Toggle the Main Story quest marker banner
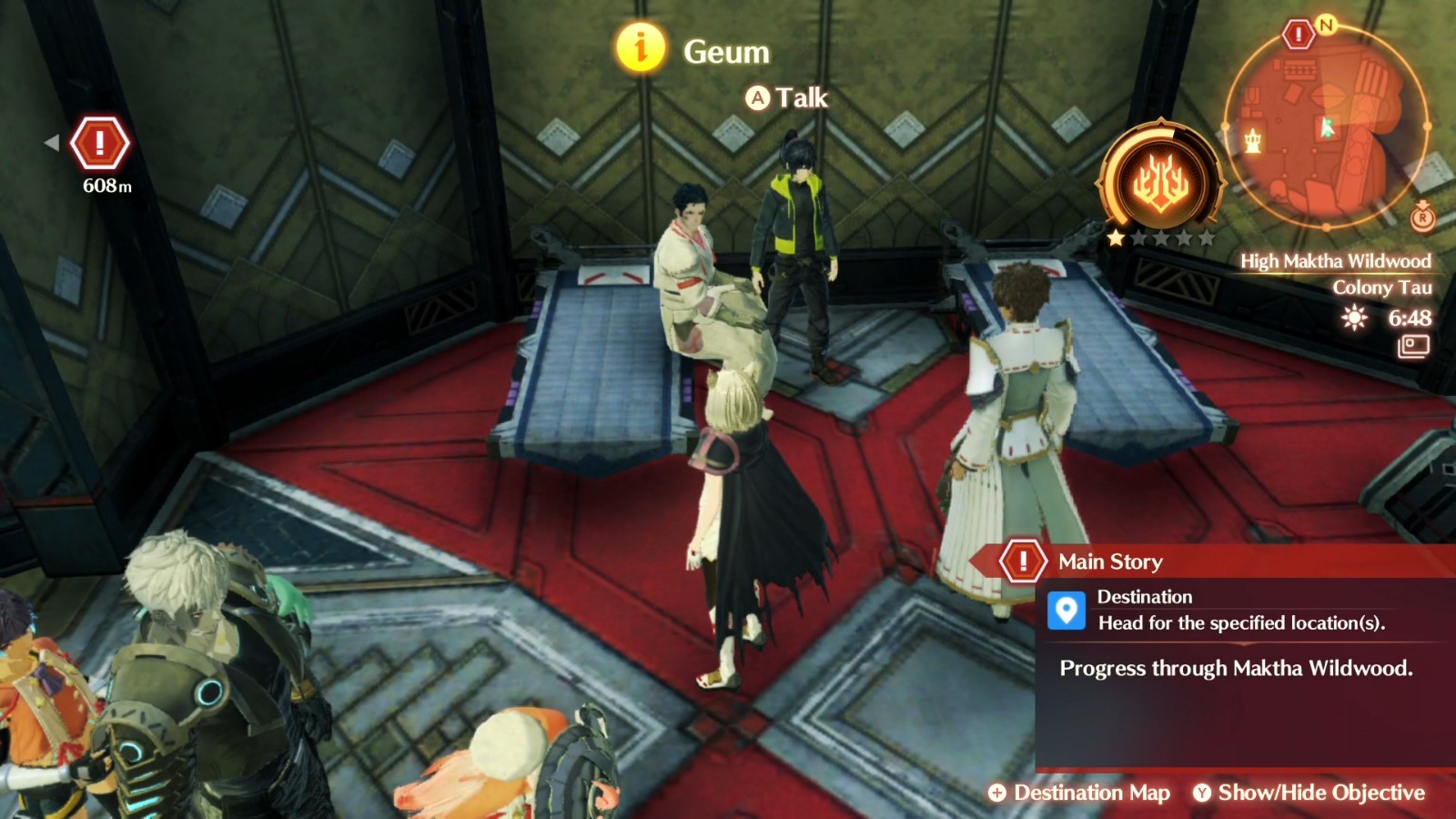The image size is (1456, 819). [1023, 561]
